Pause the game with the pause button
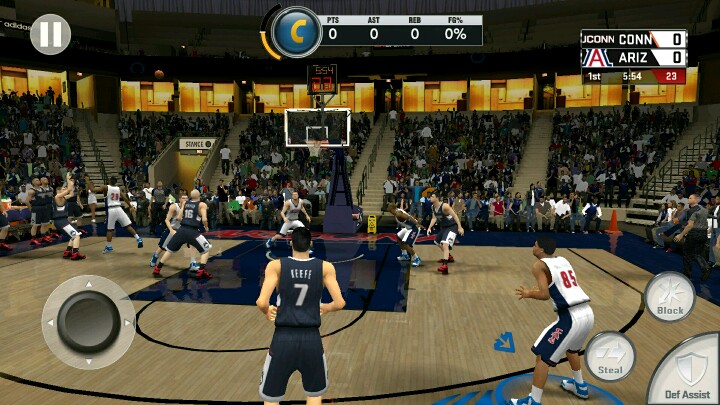 (x=50, y=34)
